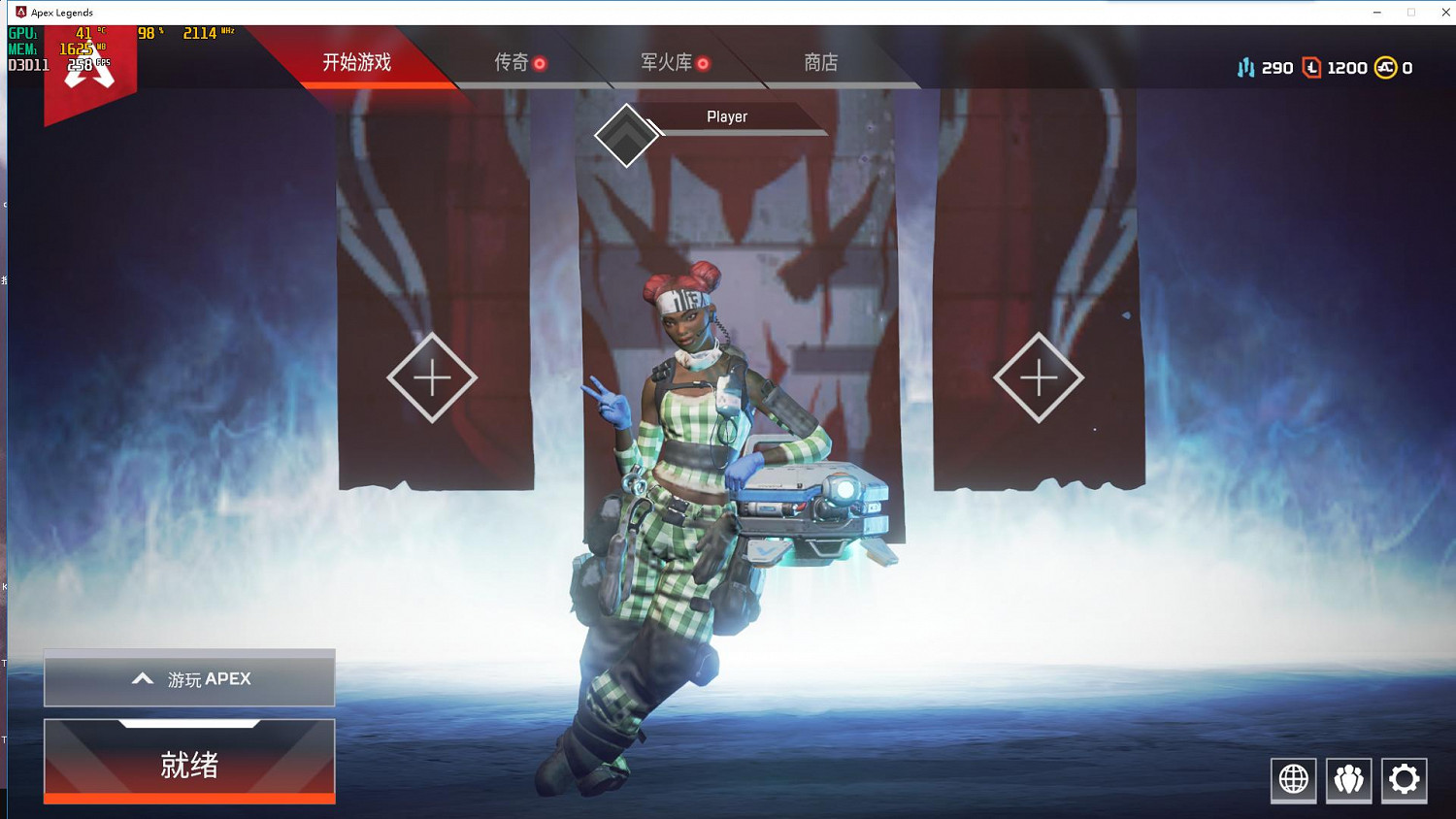
Task: Expand the 游玩 APEX mode selector
Action: click(188, 678)
